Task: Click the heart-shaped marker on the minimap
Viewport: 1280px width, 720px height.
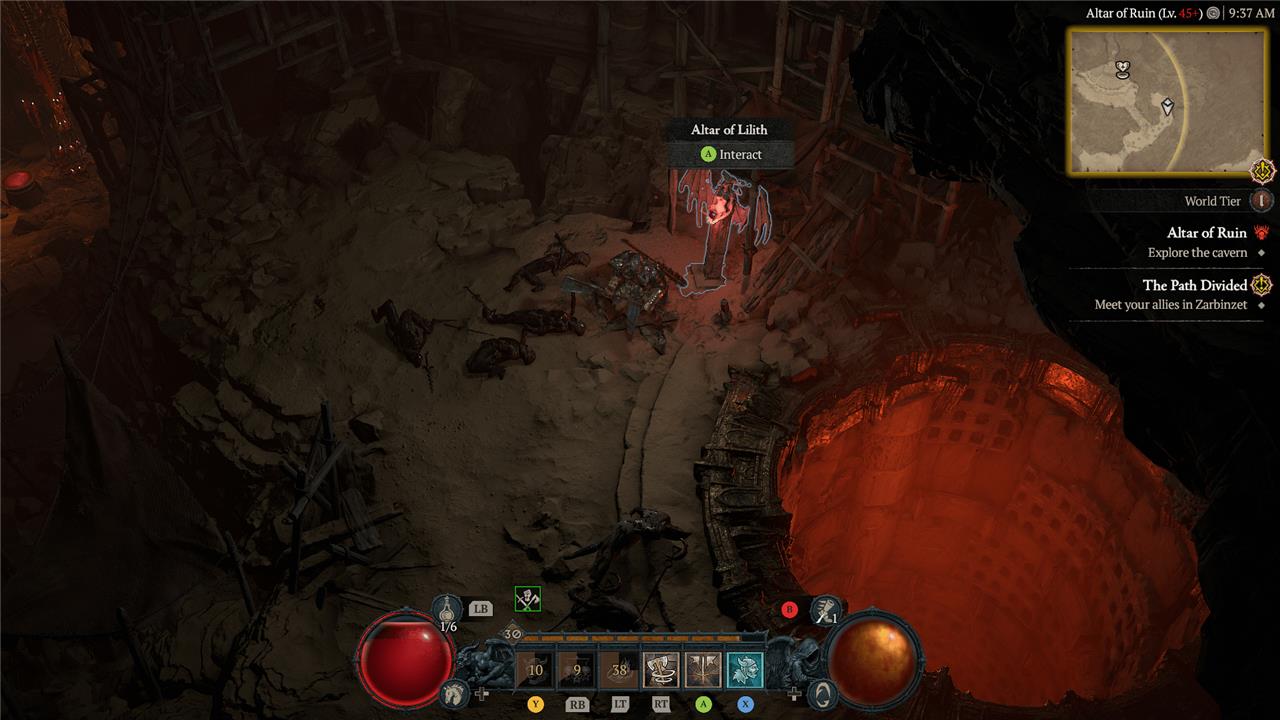Action: [x=1123, y=69]
